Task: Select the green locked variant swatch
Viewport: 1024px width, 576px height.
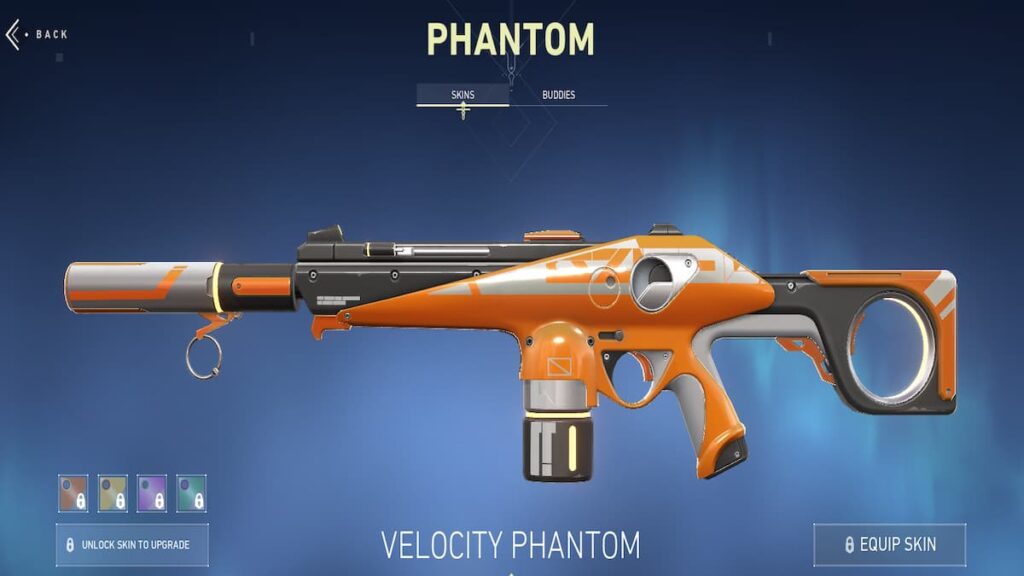Action: pyautogui.click(x=191, y=492)
